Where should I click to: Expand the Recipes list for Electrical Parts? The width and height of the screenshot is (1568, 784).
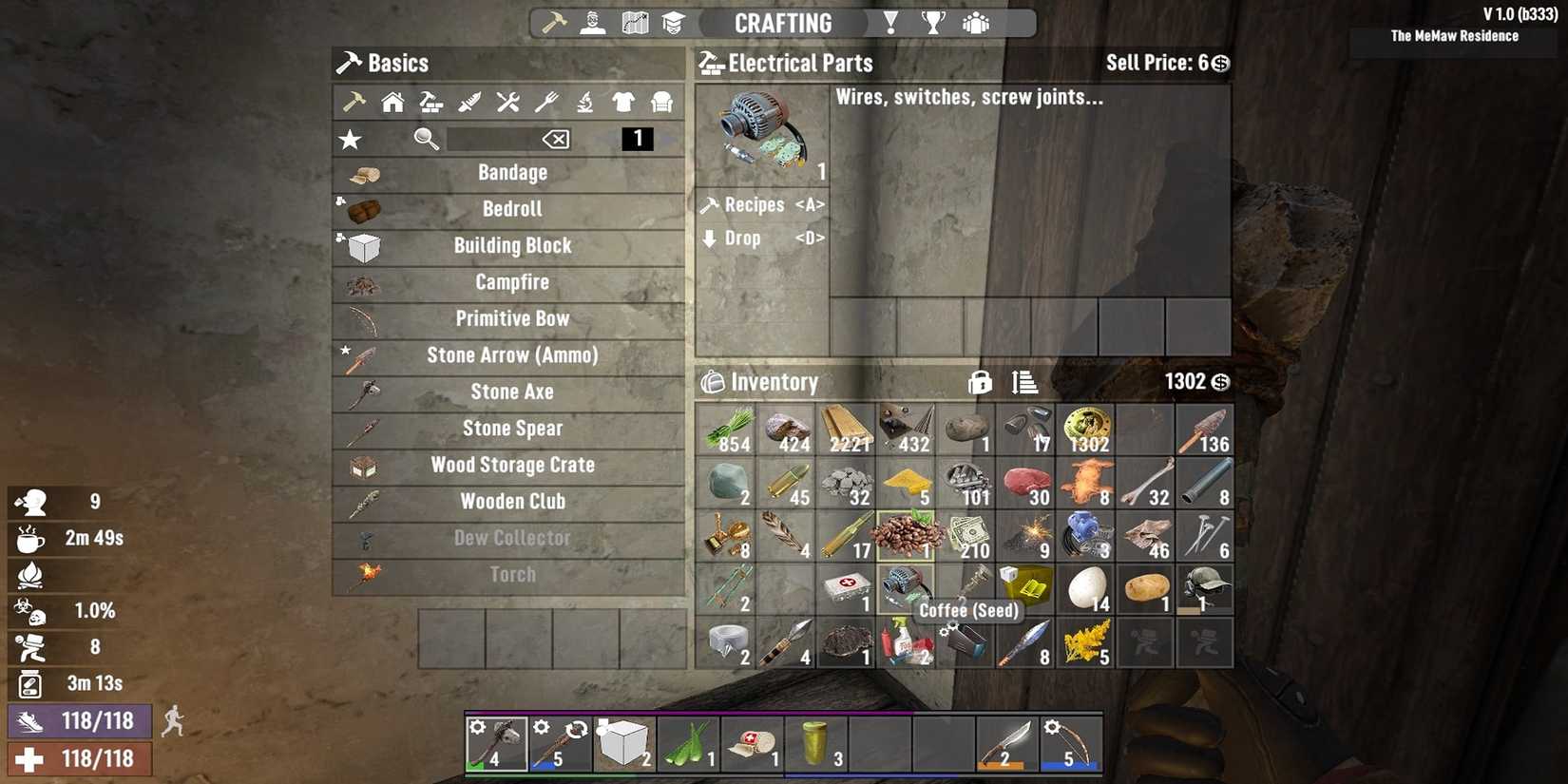click(761, 203)
